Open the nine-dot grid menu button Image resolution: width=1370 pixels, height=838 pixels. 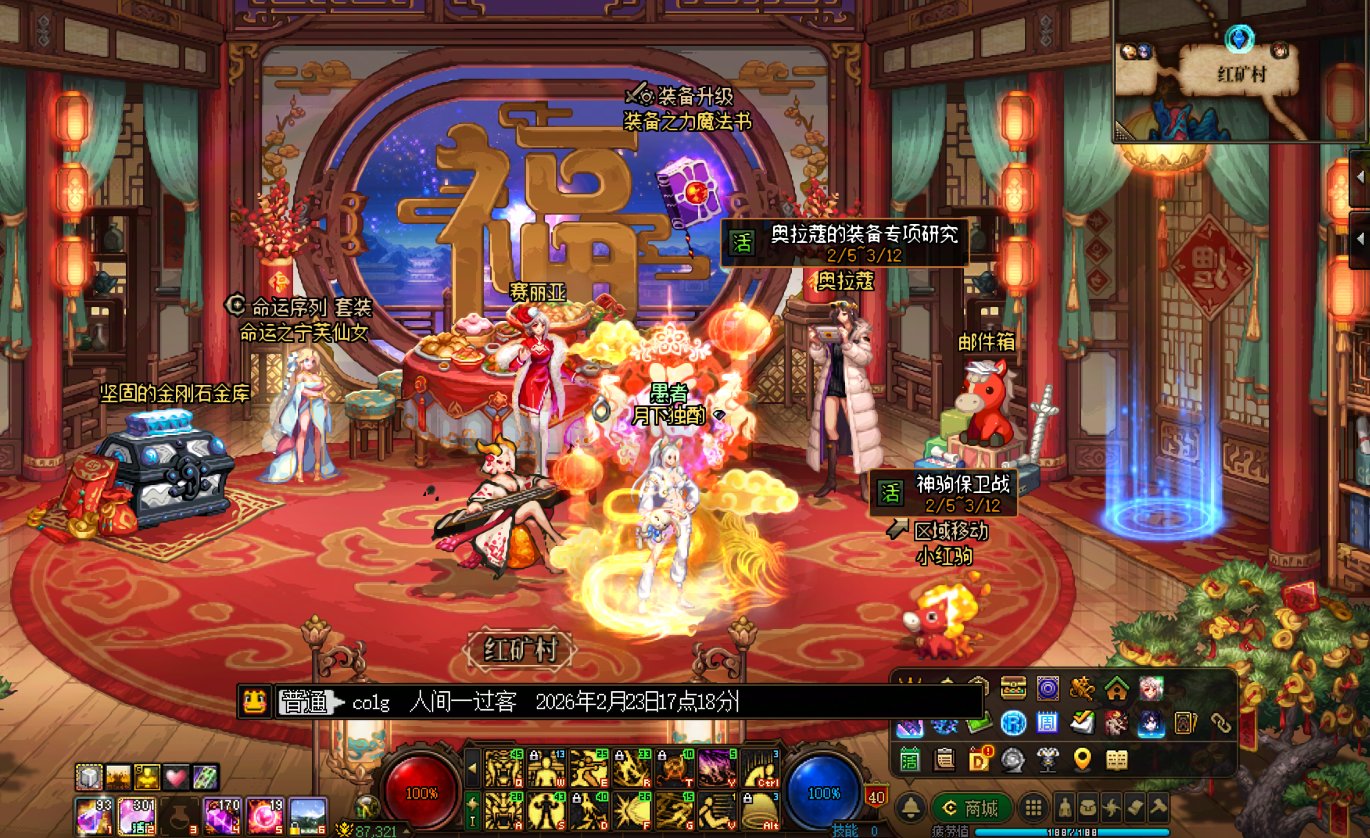pyautogui.click(x=1034, y=808)
